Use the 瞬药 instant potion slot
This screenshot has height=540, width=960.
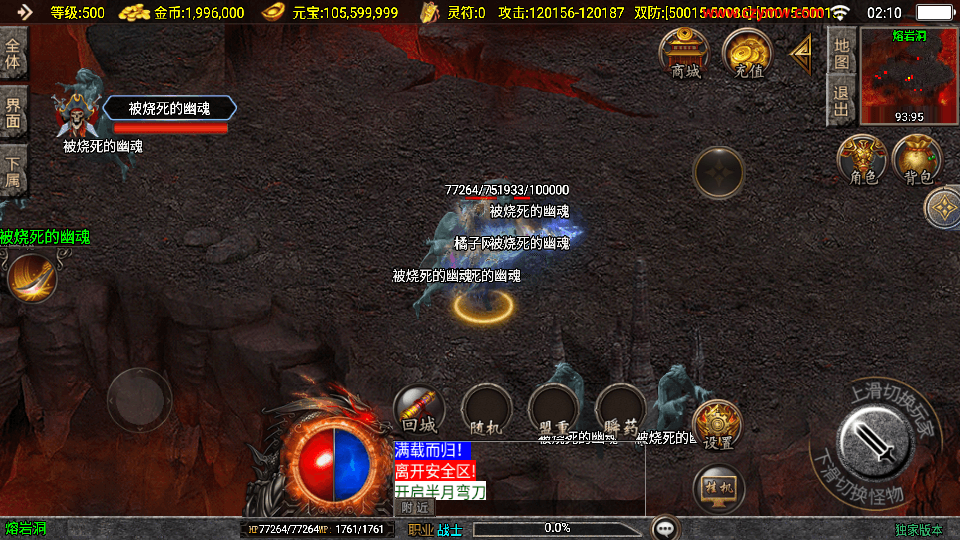[x=621, y=410]
